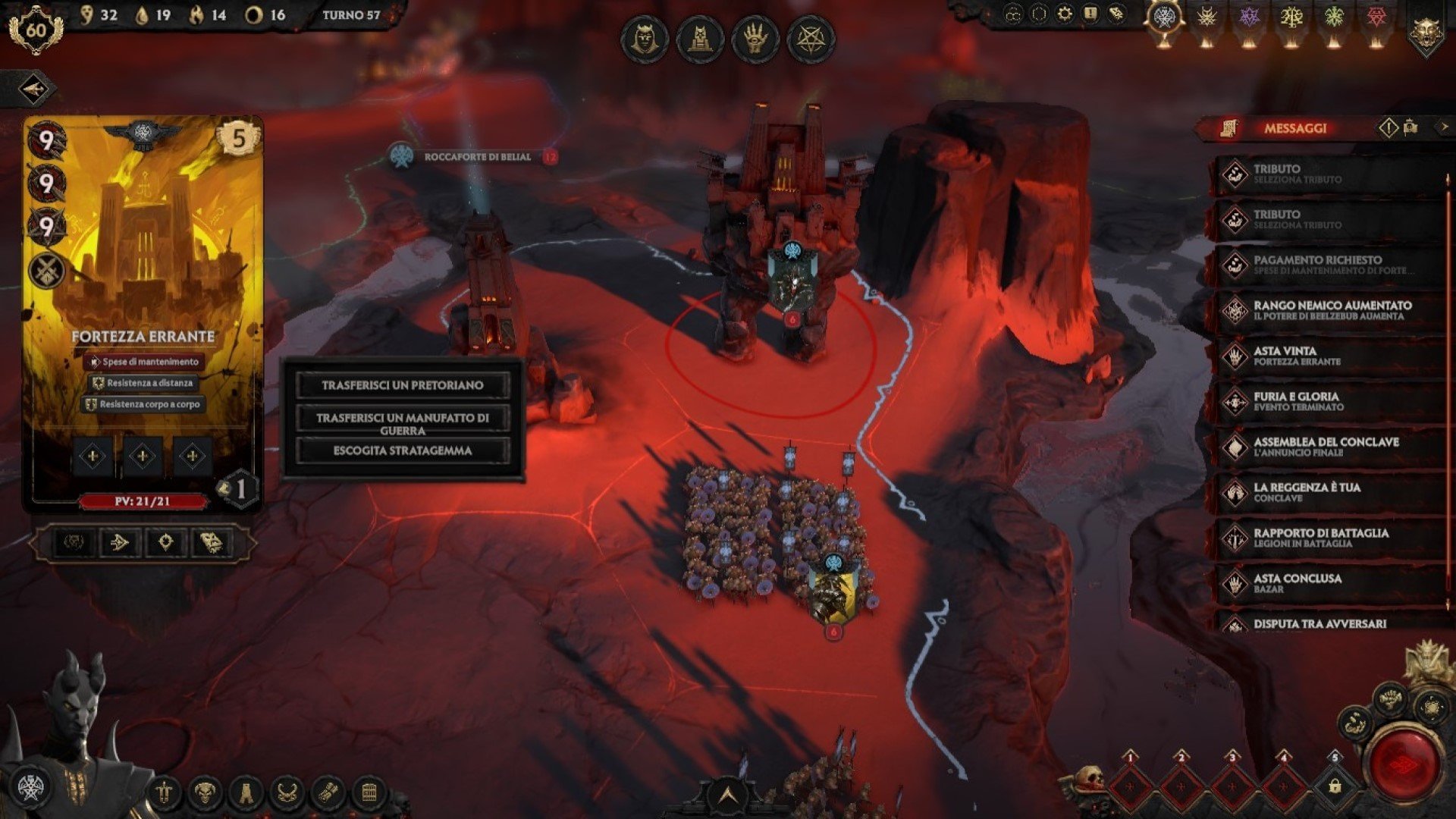Viewport: 1456px width, 819px height.
Task: Select the Roccaforte di Belial label
Action: [477, 157]
